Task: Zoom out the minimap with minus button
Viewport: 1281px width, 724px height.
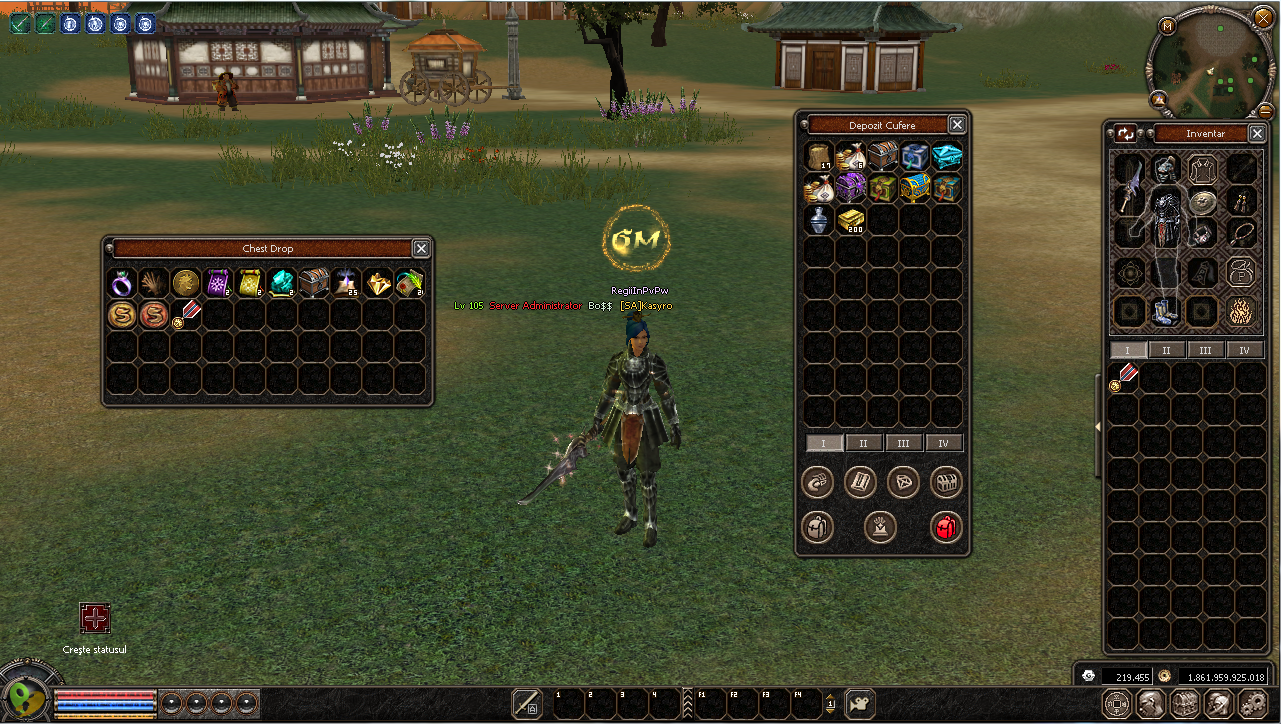Action: (1265, 110)
